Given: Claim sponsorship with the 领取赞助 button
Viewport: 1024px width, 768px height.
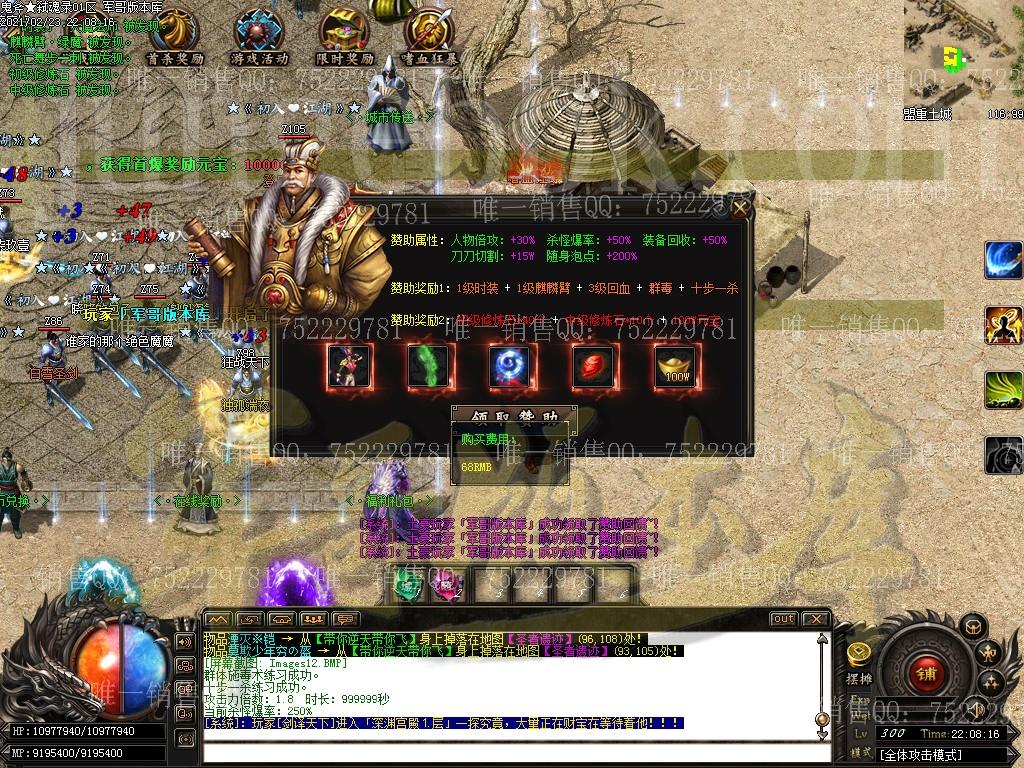Looking at the screenshot, I should click(514, 415).
